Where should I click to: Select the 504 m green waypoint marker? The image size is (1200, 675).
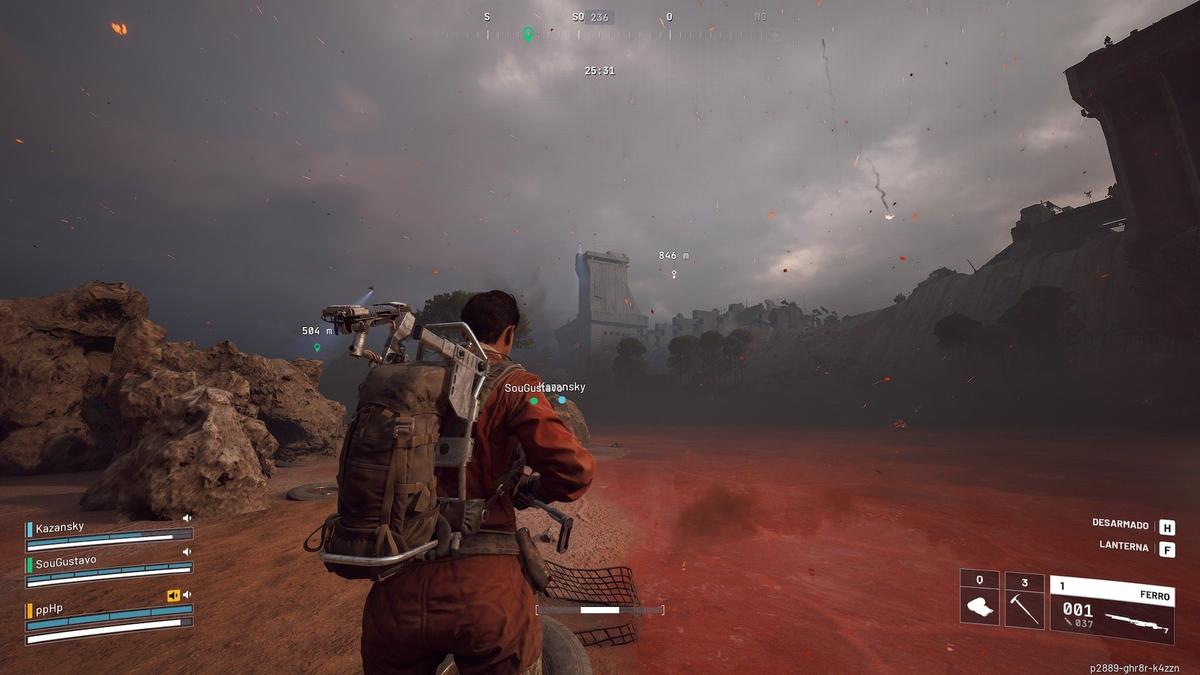tap(317, 348)
